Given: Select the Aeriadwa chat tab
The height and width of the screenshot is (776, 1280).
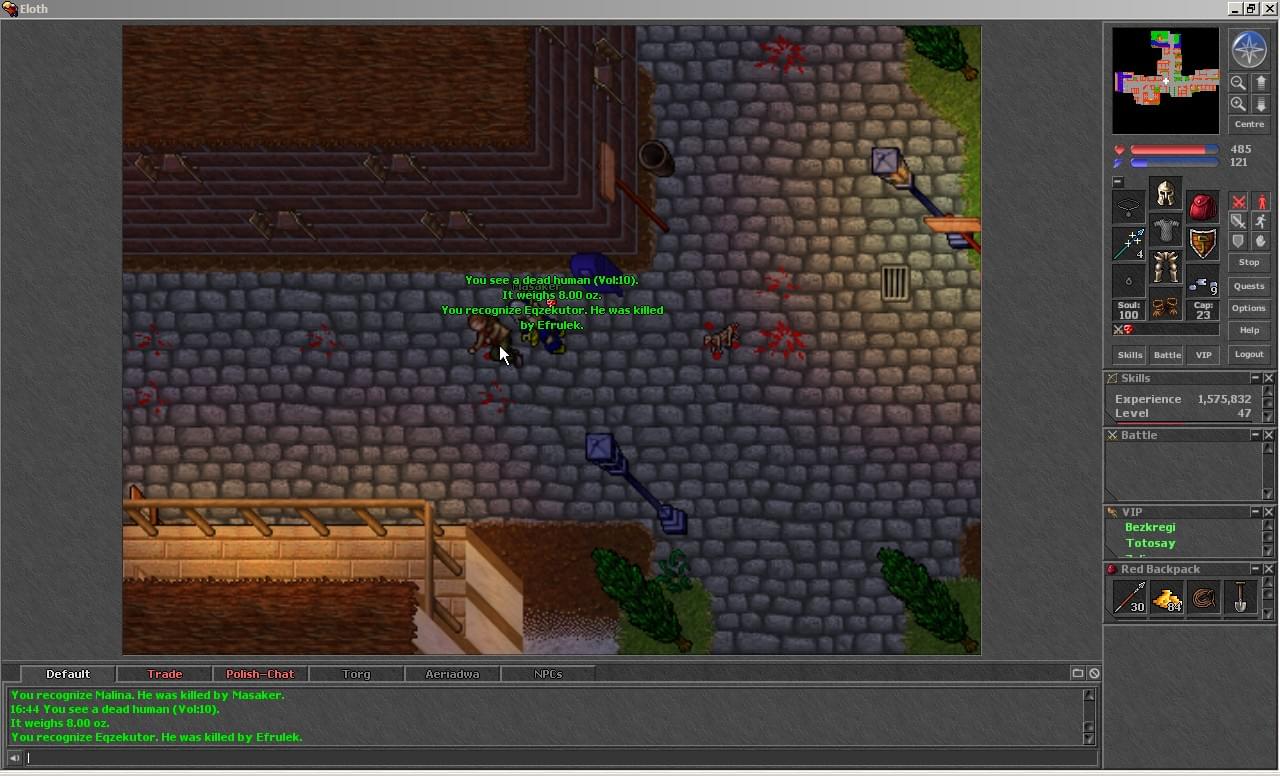Looking at the screenshot, I should click(x=452, y=674).
